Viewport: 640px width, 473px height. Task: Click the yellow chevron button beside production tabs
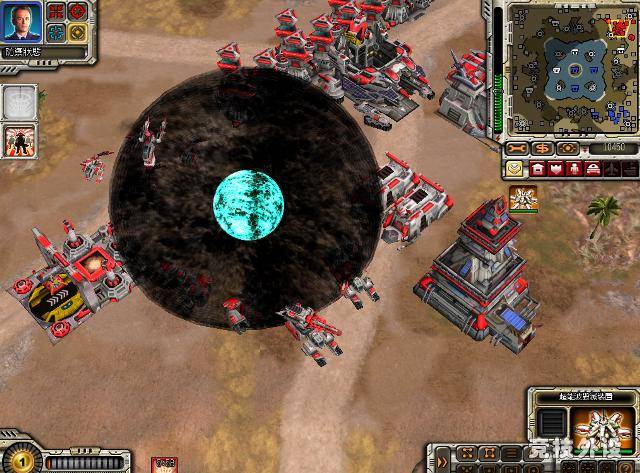pos(515,167)
